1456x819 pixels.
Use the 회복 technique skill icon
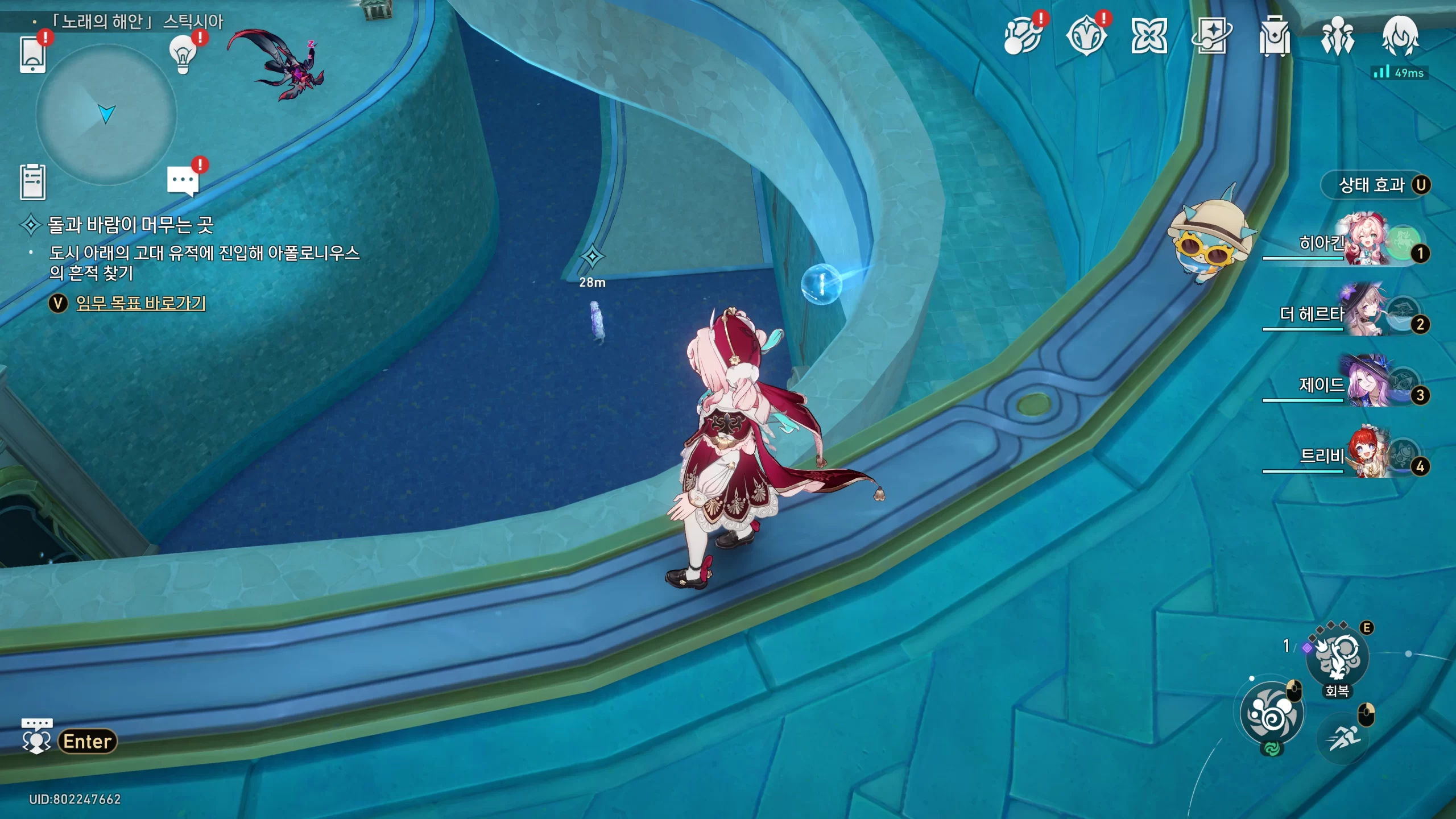point(1337,659)
